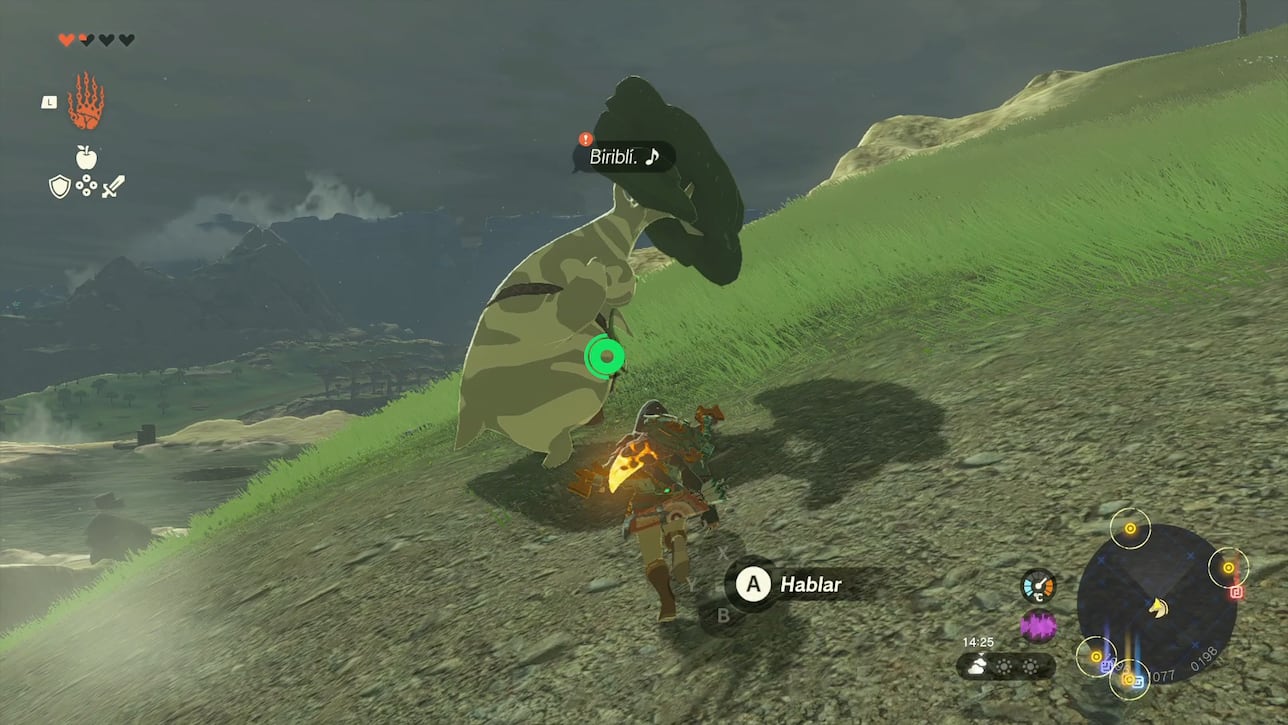
Task: Click the red tower marker on the minimap
Action: pyautogui.click(x=1236, y=592)
